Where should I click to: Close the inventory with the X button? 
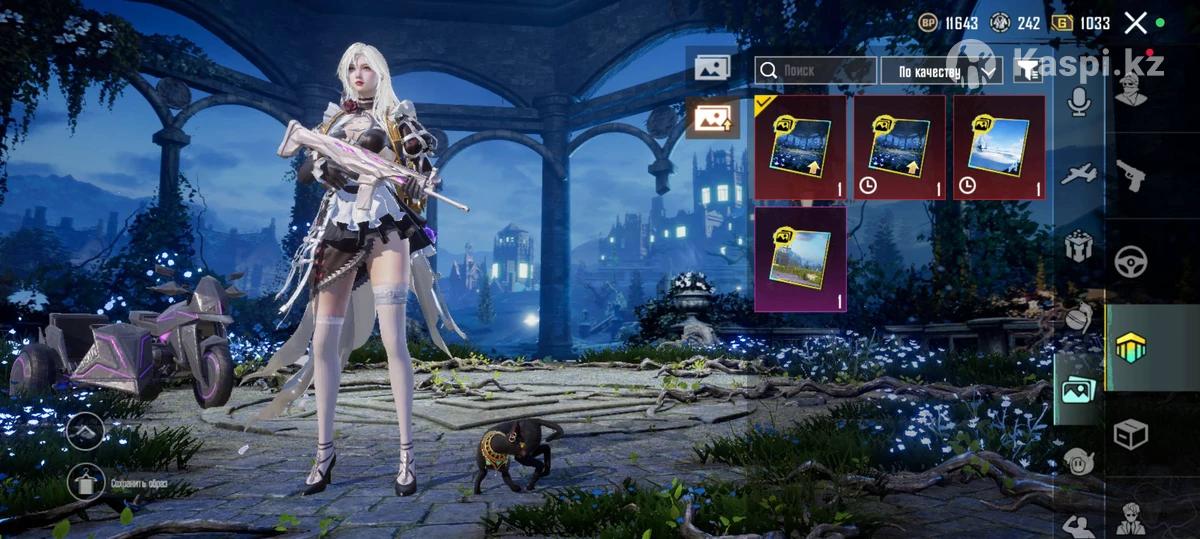tap(1135, 23)
